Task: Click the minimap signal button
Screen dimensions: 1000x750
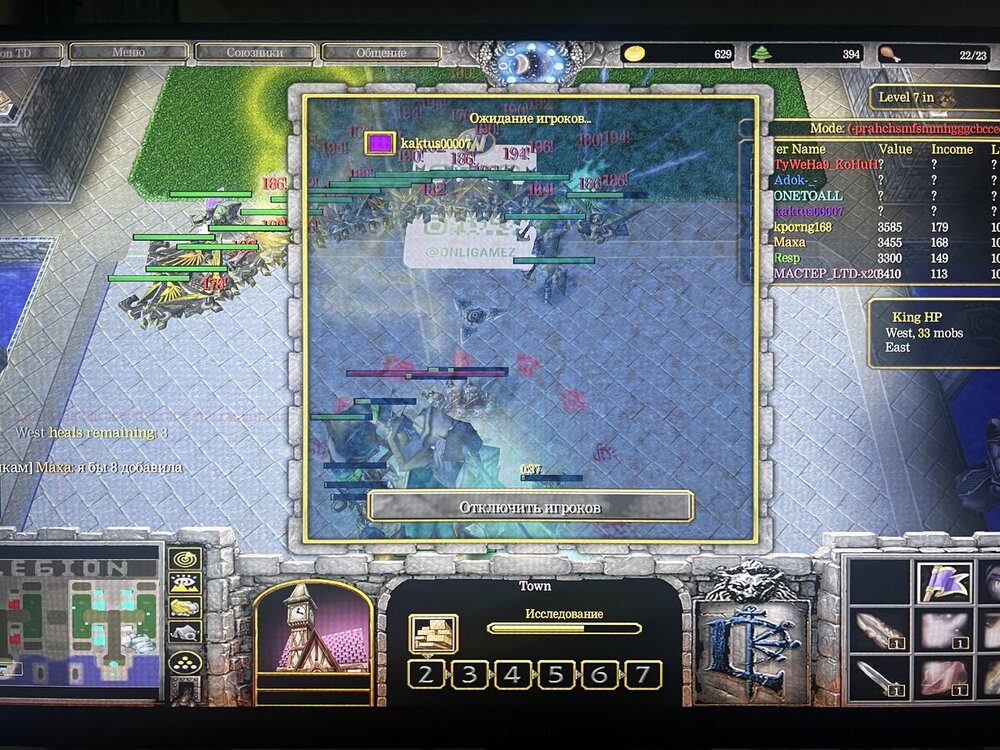Action: (x=186, y=559)
